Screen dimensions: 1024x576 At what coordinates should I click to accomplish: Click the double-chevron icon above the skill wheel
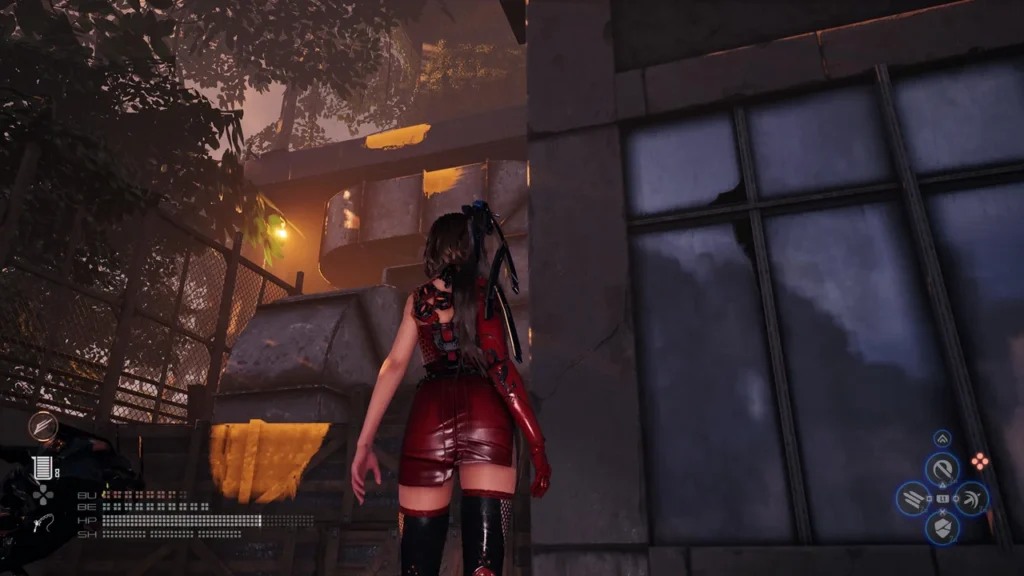point(942,439)
